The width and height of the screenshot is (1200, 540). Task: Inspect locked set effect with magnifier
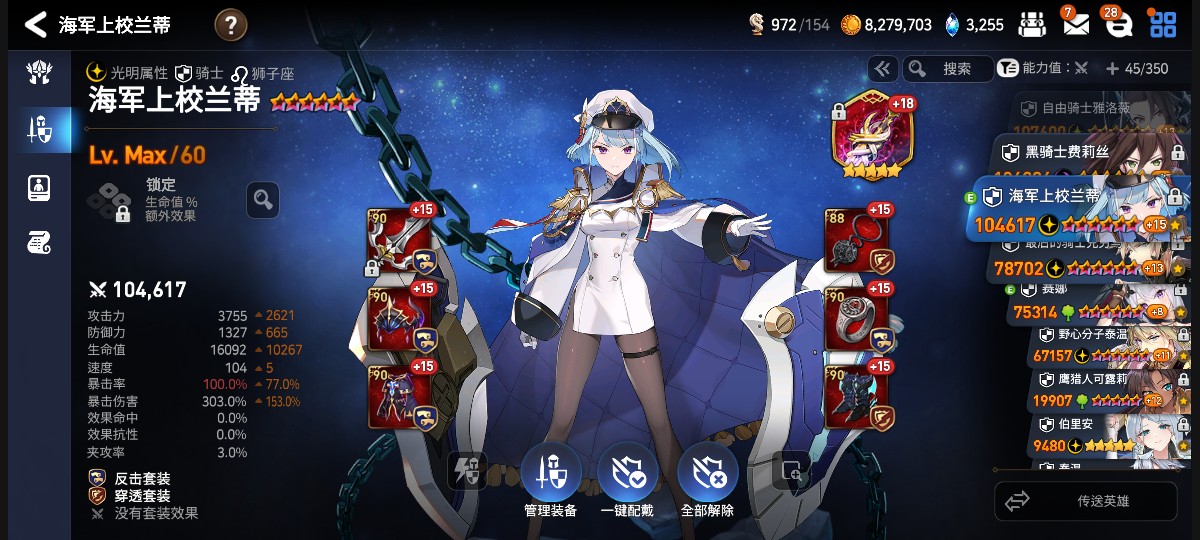[x=262, y=200]
